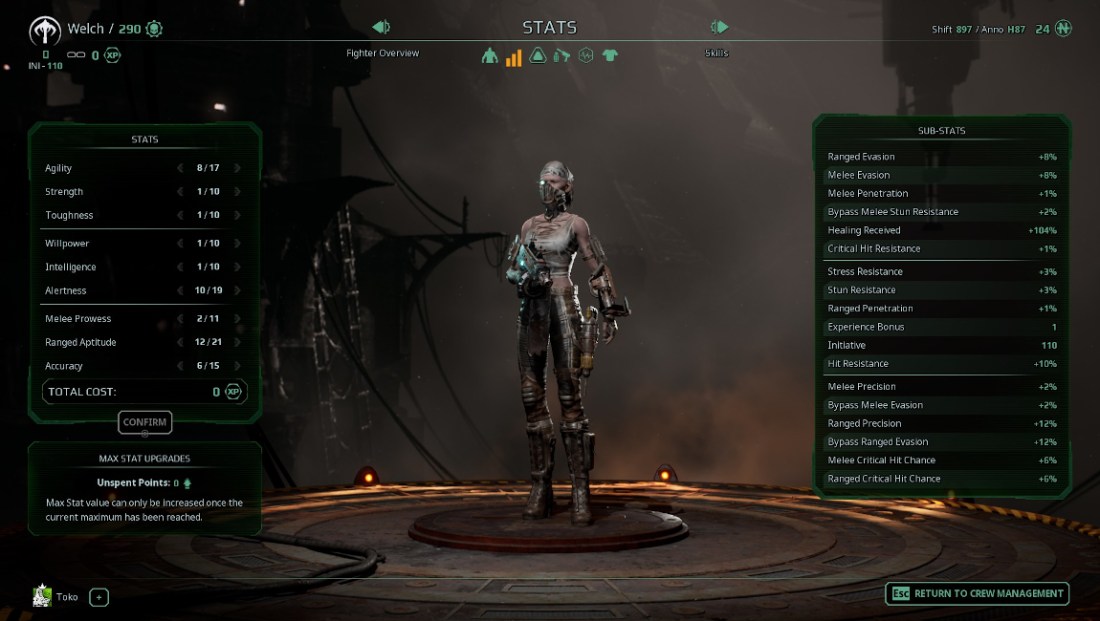Confirm the stat changes
Screen dimensions: 1100x621
click(145, 422)
